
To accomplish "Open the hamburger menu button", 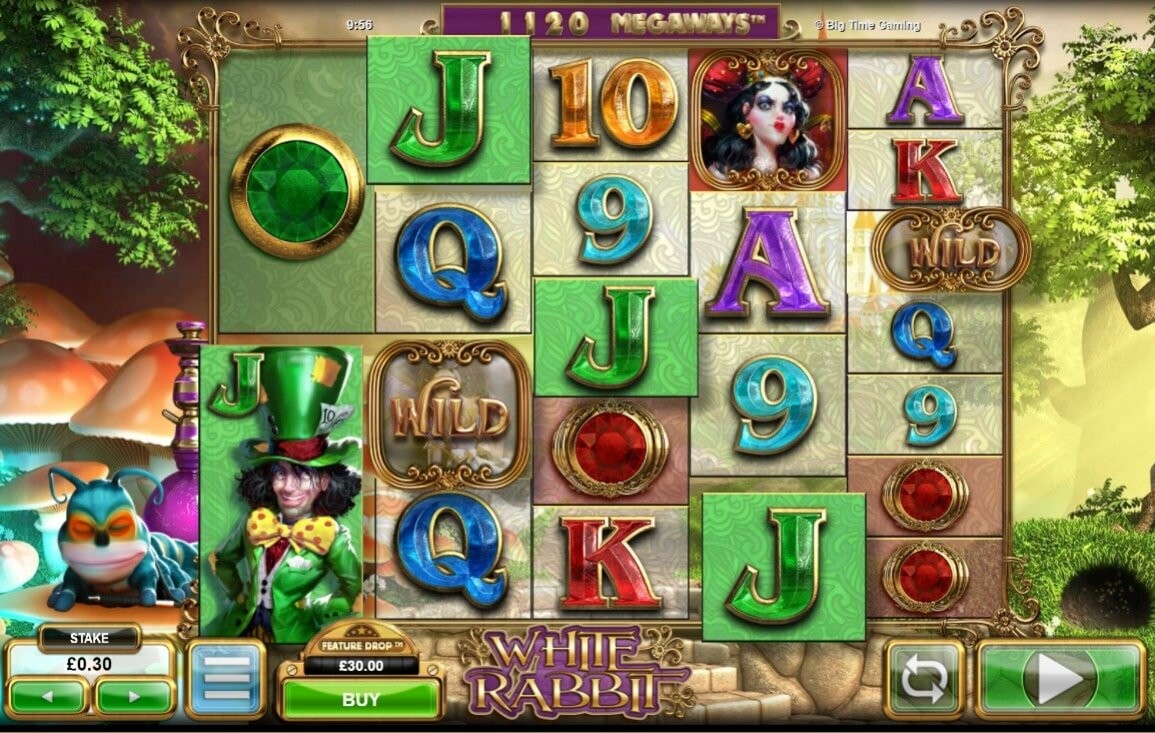I will (x=225, y=680).
